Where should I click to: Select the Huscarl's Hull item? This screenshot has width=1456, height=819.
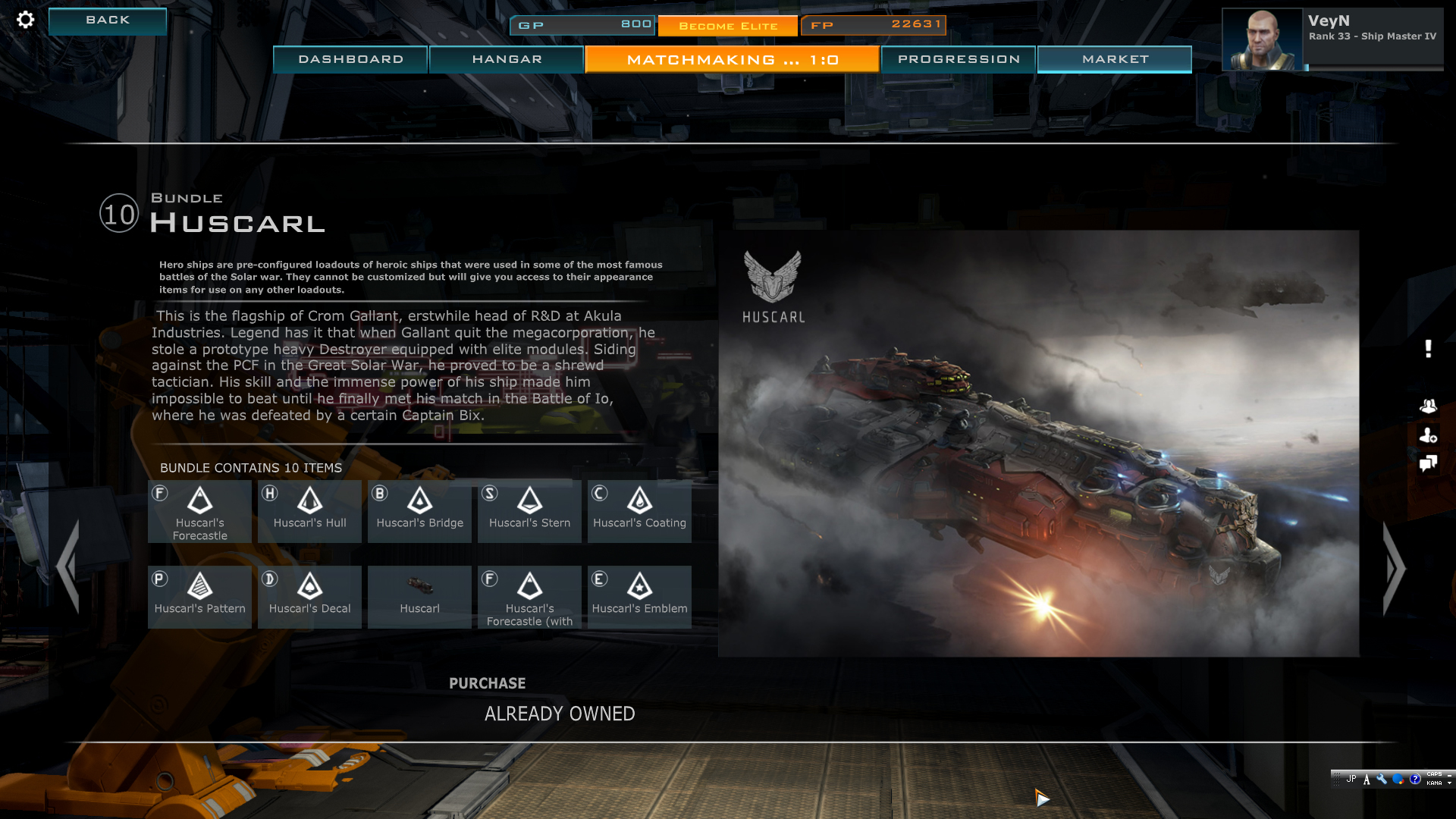[x=309, y=510]
